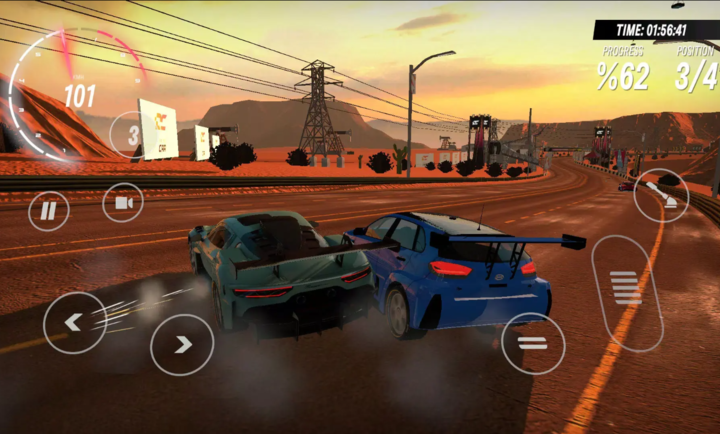Pause the race
This screenshot has height=434, width=720.
[48, 211]
